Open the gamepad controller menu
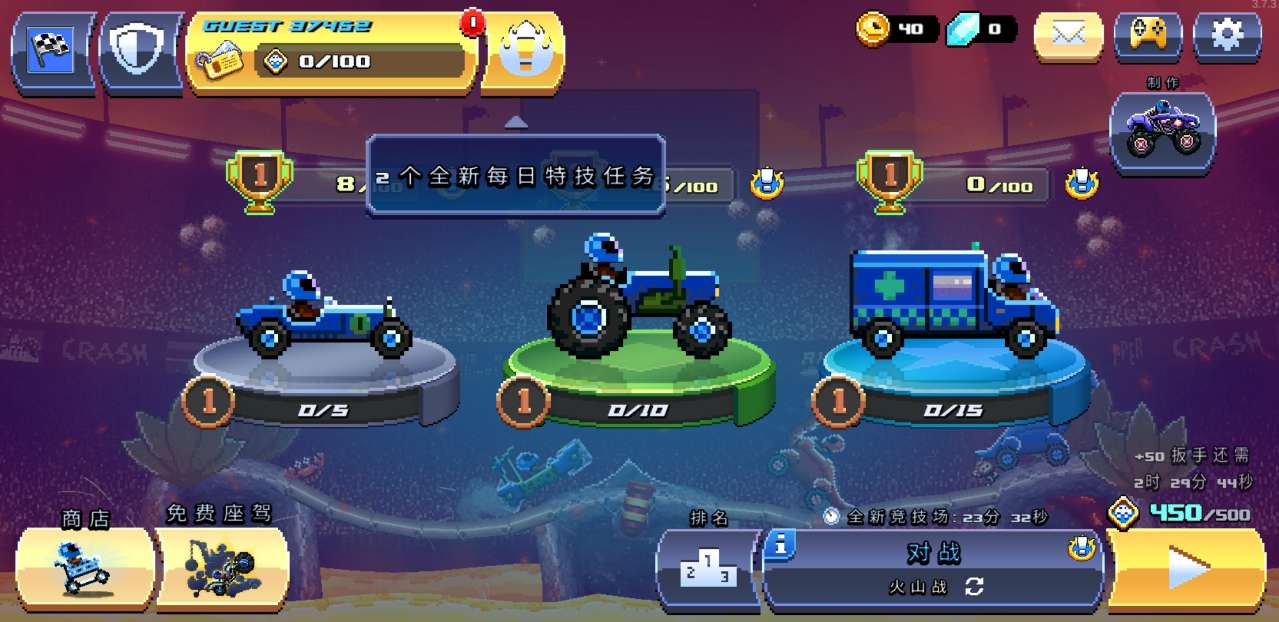 1147,36
